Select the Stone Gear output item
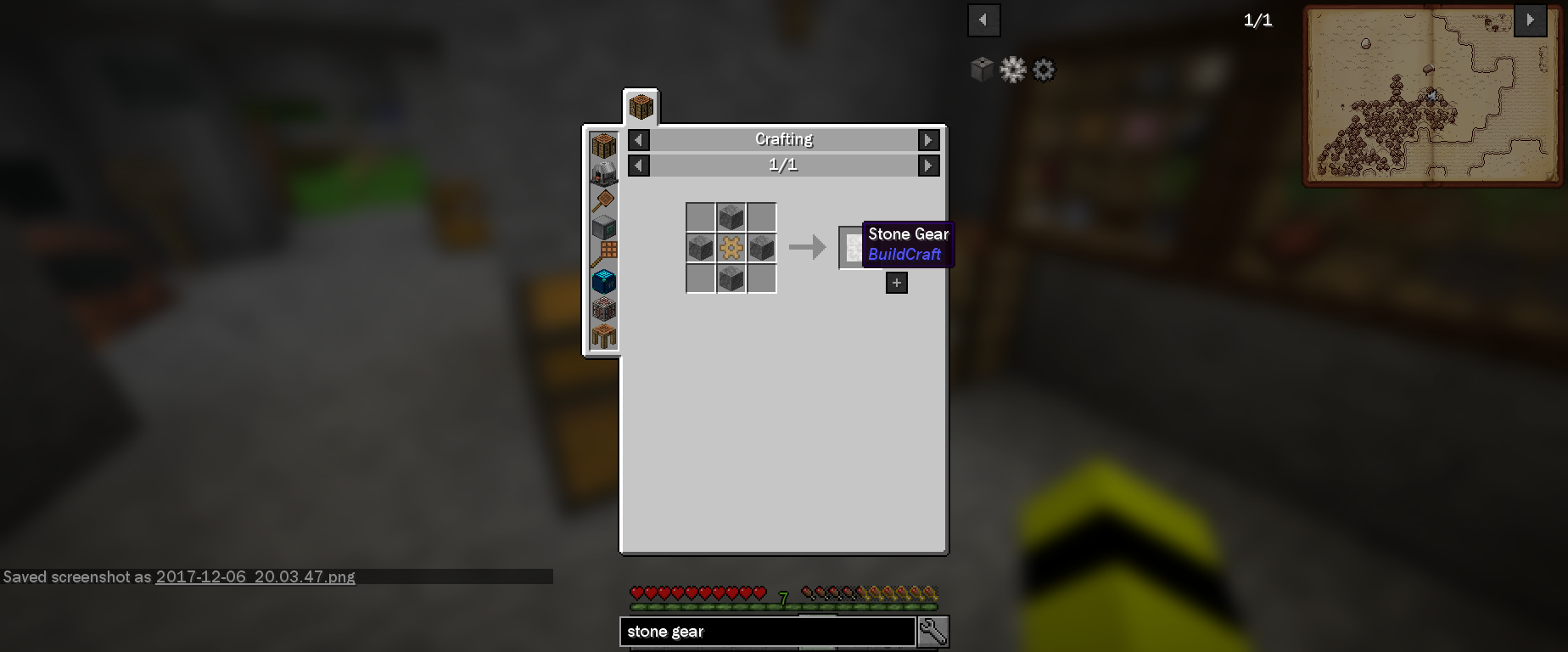 (x=851, y=248)
